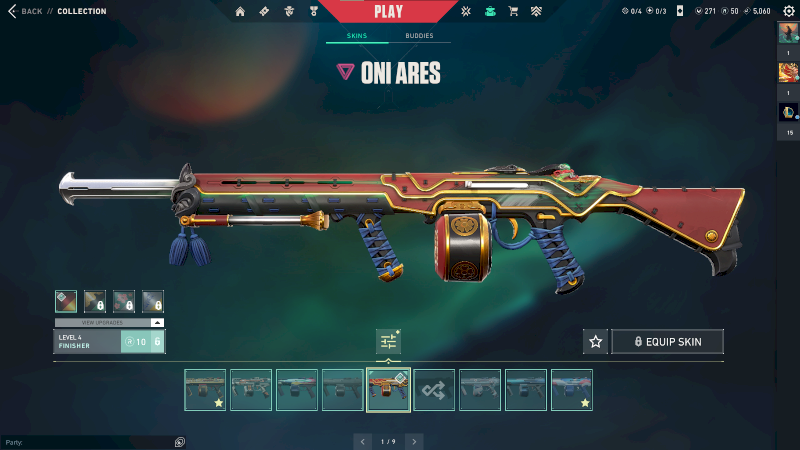Select the random shuffle skin tile

(434, 390)
